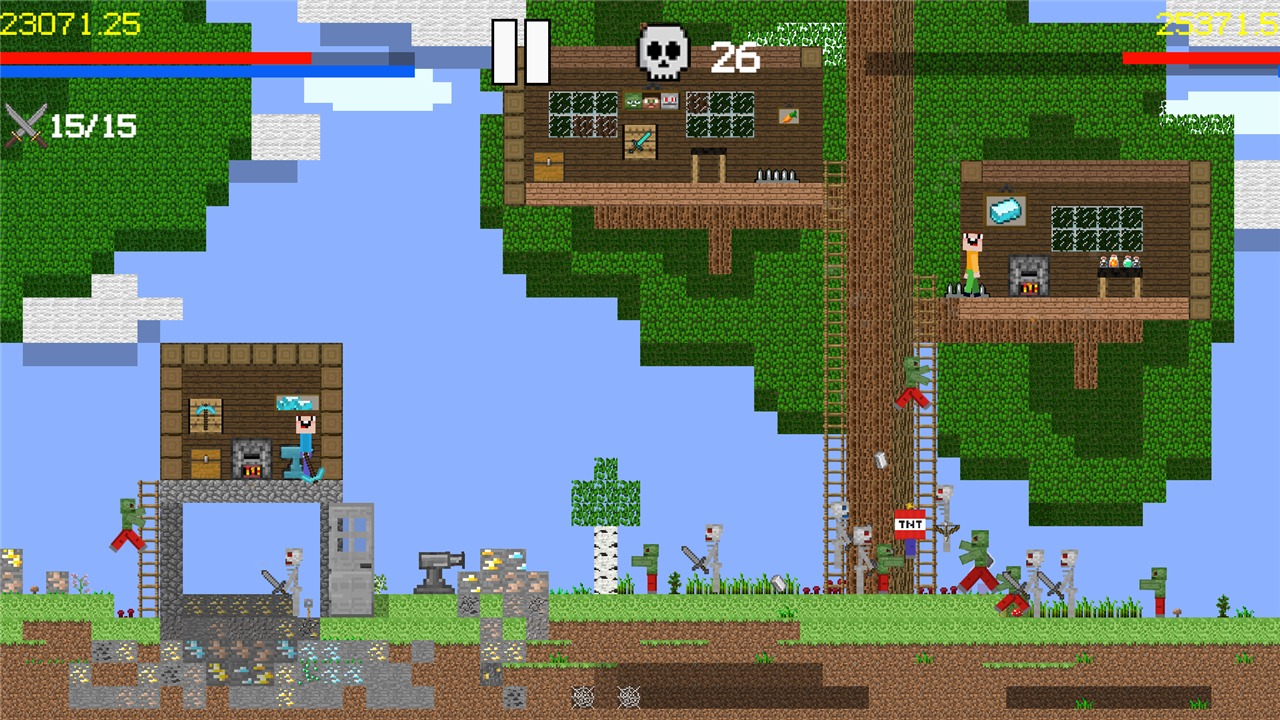The height and width of the screenshot is (720, 1280).
Task: Click the gray iron door below the left house
Action: point(352,555)
